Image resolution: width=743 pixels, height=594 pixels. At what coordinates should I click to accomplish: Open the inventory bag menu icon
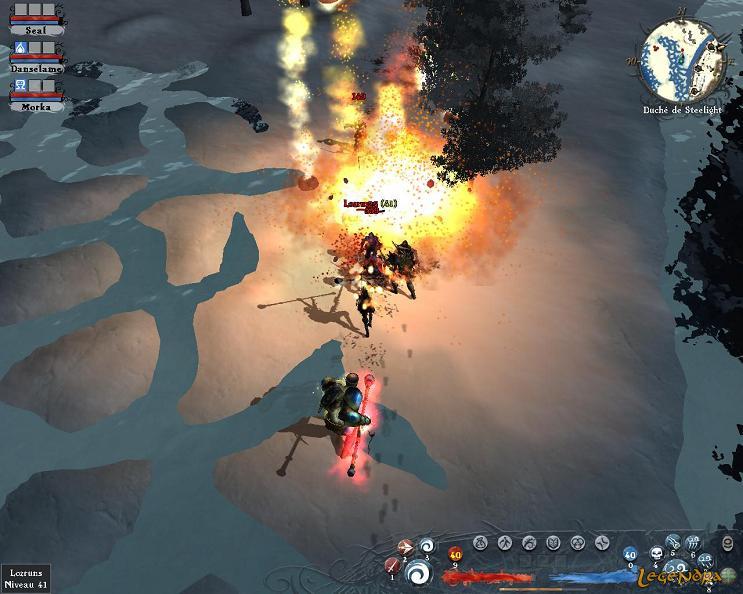[x=480, y=542]
